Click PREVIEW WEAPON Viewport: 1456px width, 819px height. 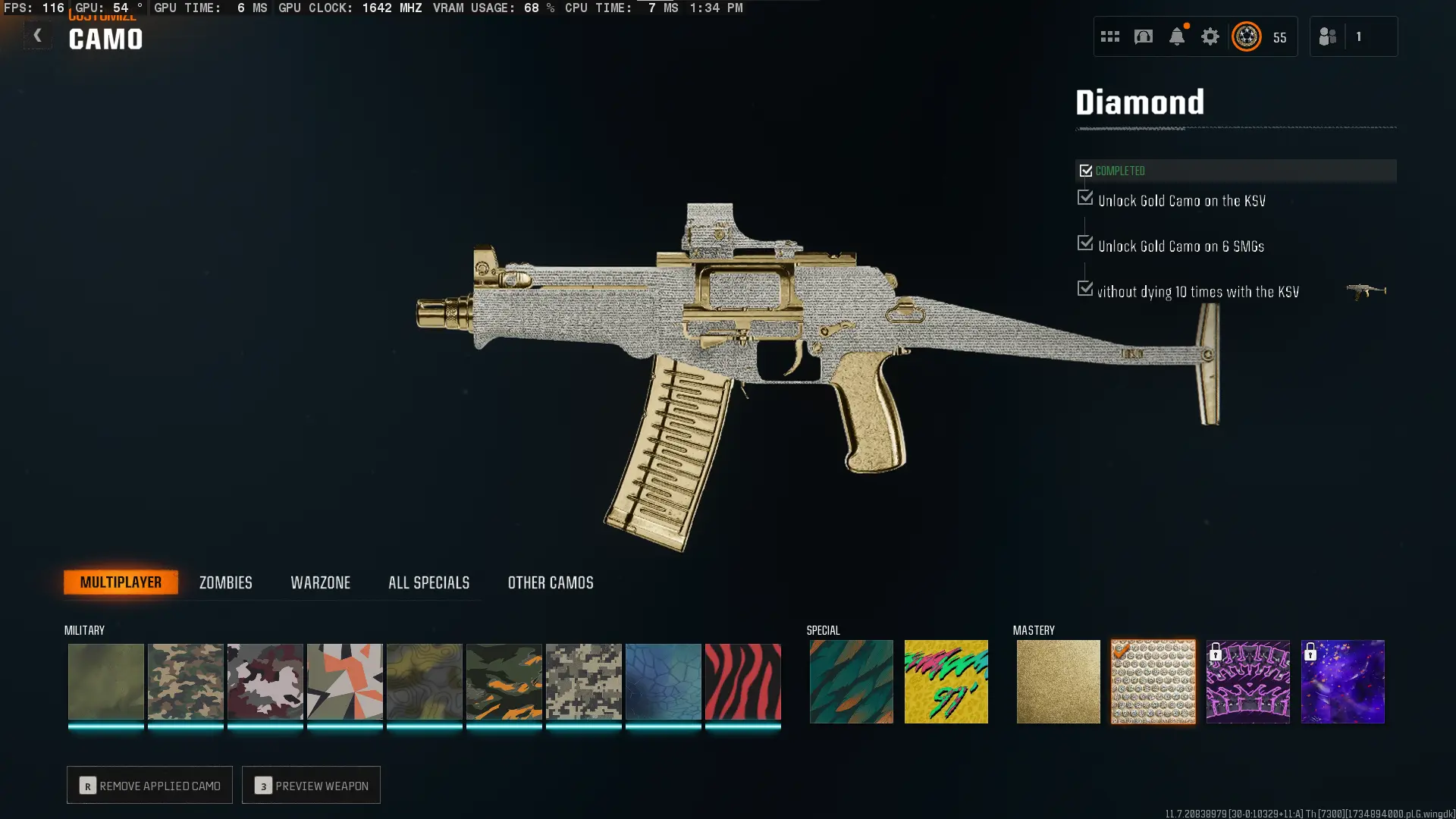[311, 785]
